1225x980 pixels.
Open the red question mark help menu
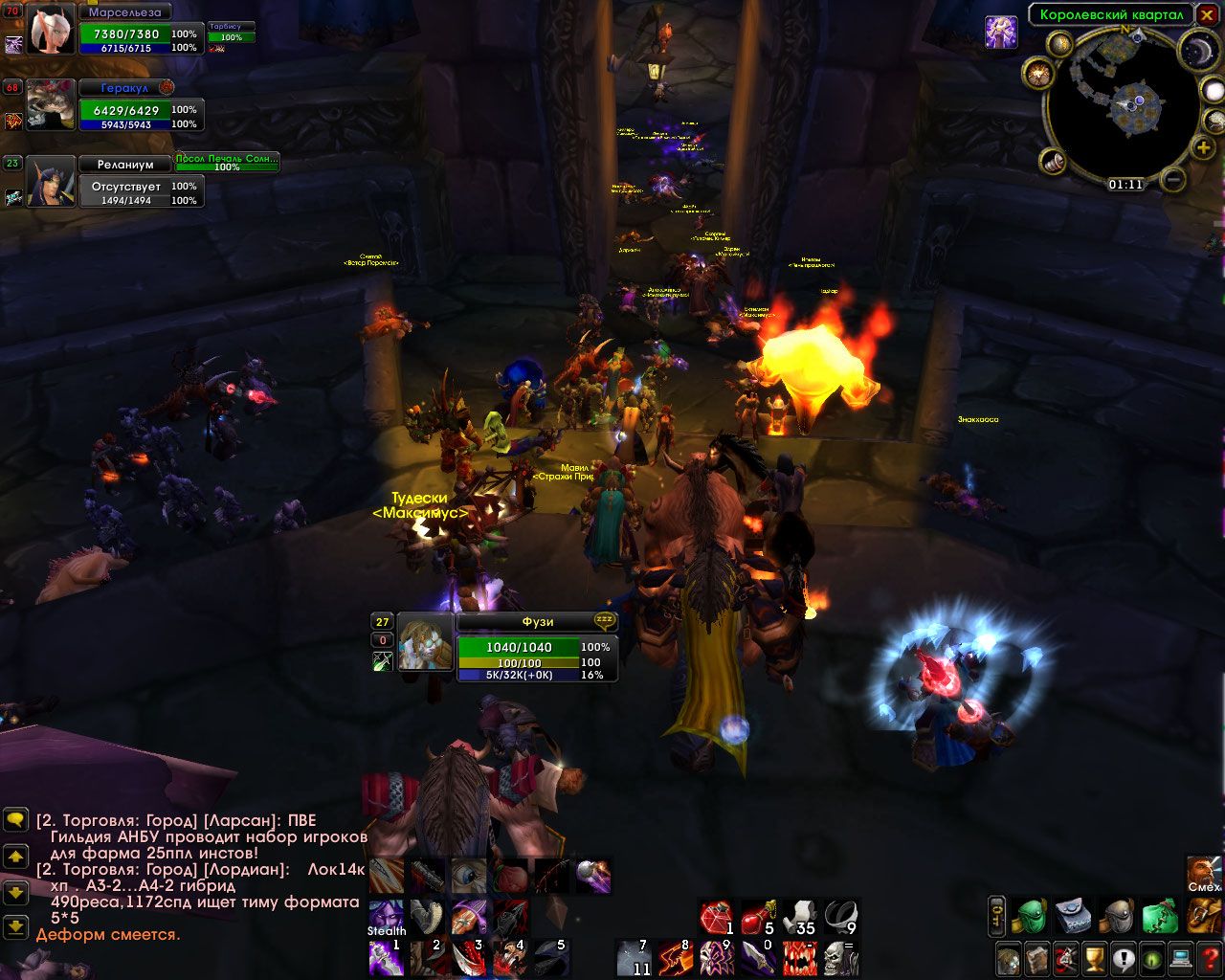click(x=1209, y=957)
